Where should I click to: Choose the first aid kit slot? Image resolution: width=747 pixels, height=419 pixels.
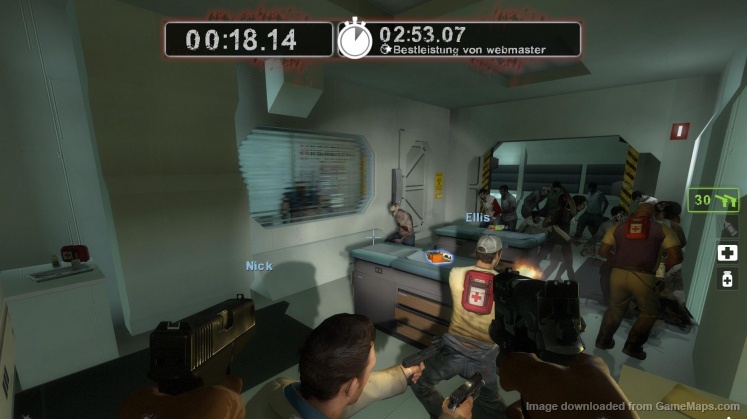(x=727, y=253)
